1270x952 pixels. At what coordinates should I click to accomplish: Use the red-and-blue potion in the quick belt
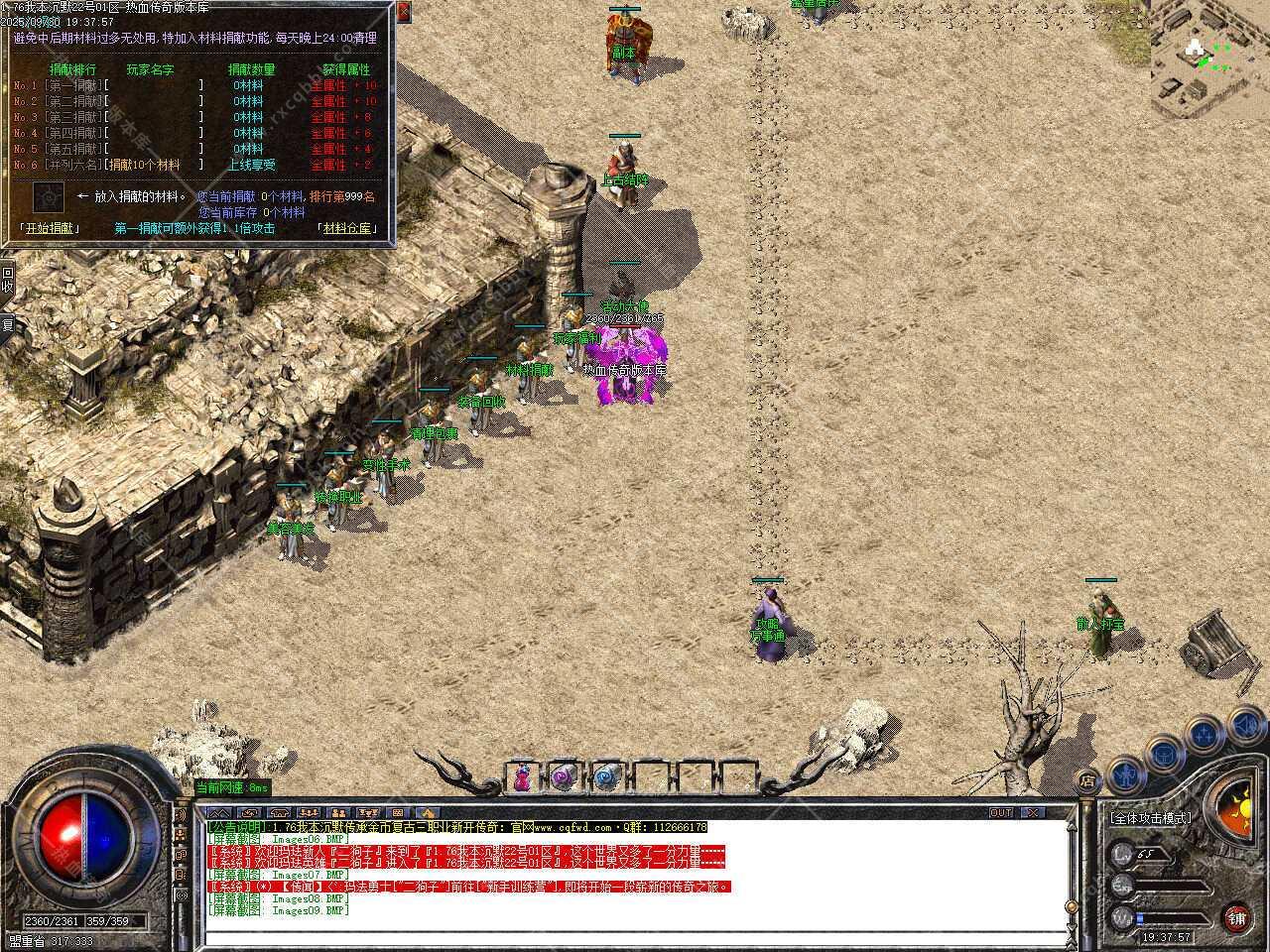pos(523,777)
